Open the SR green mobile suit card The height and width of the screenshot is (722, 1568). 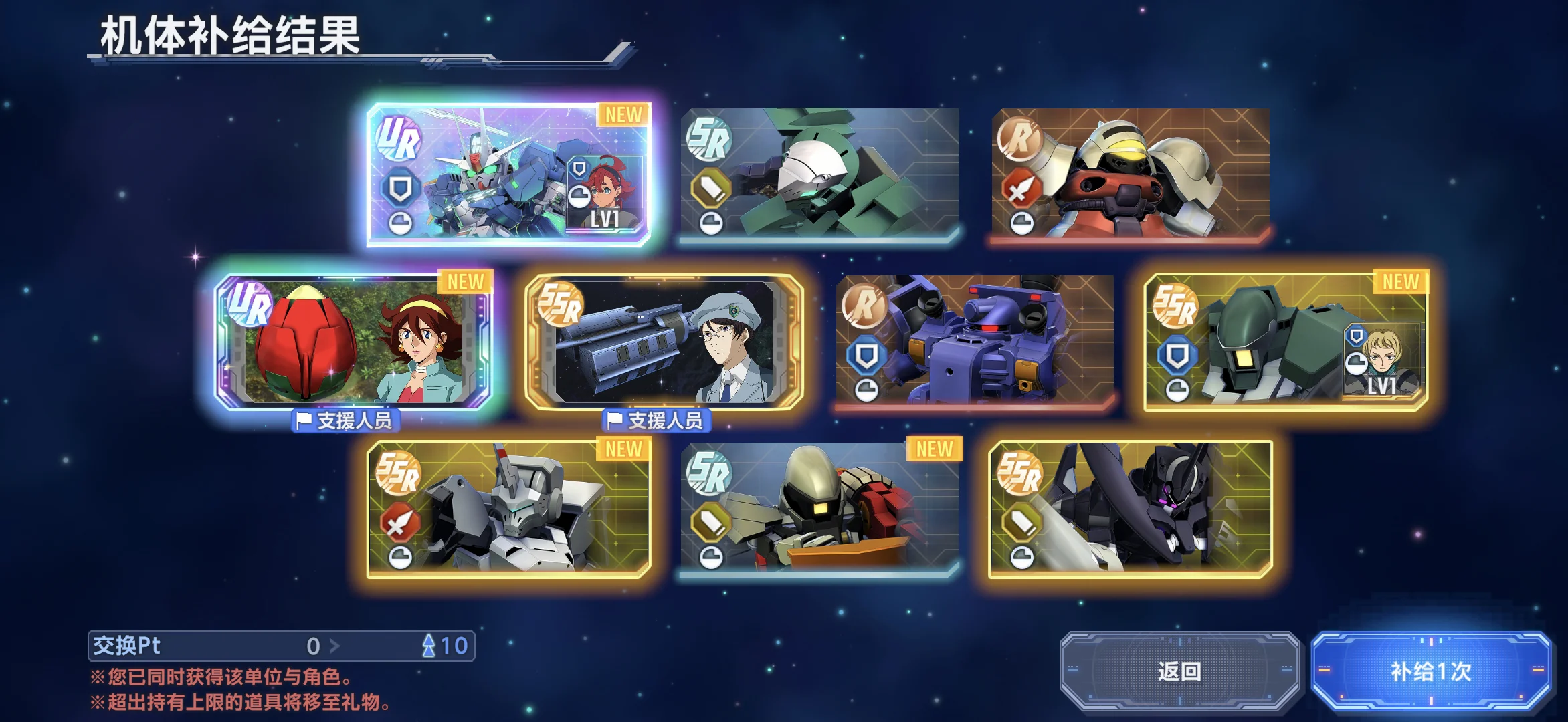click(819, 174)
